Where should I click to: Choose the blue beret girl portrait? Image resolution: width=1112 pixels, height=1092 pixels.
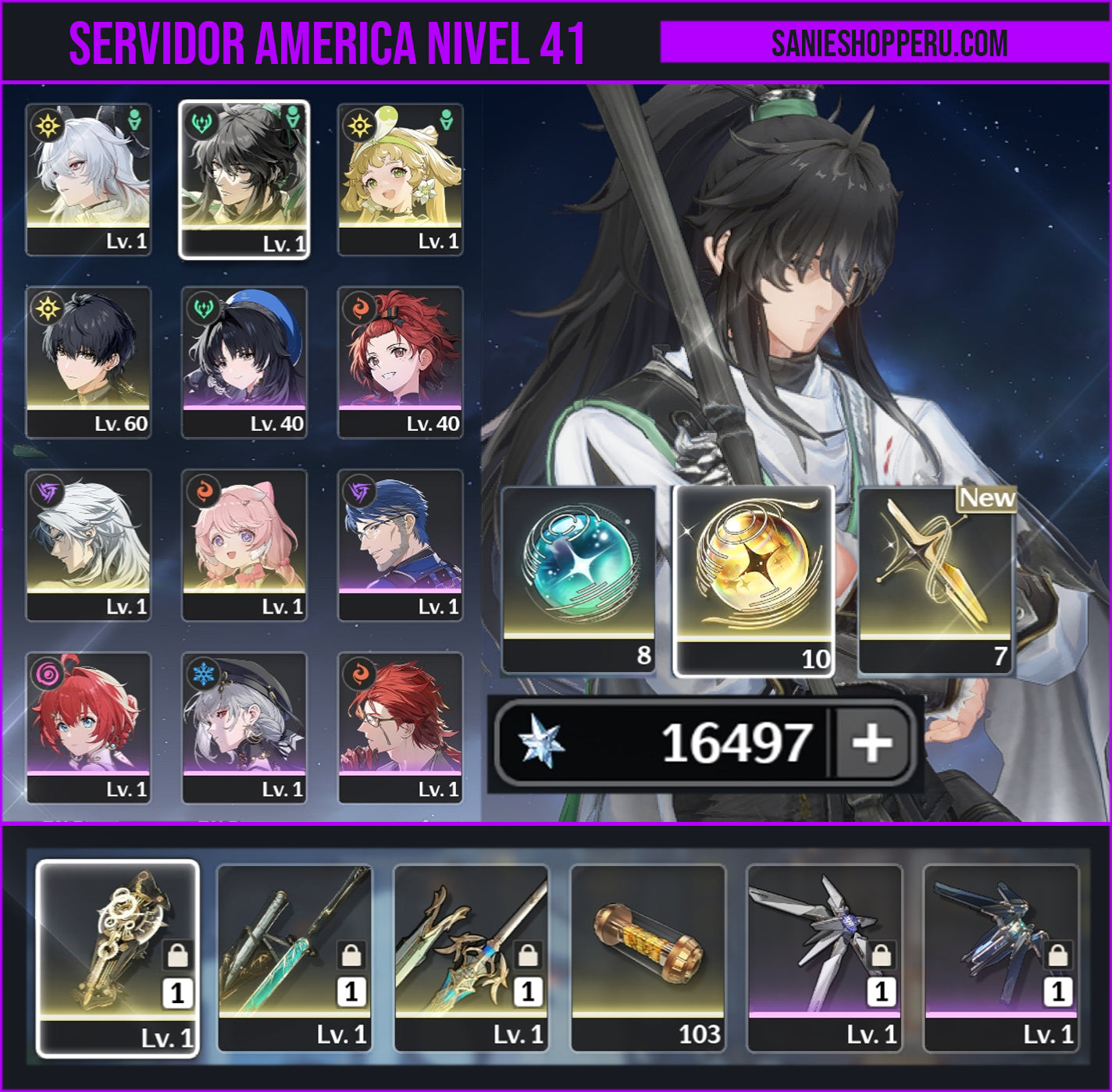pos(244,361)
